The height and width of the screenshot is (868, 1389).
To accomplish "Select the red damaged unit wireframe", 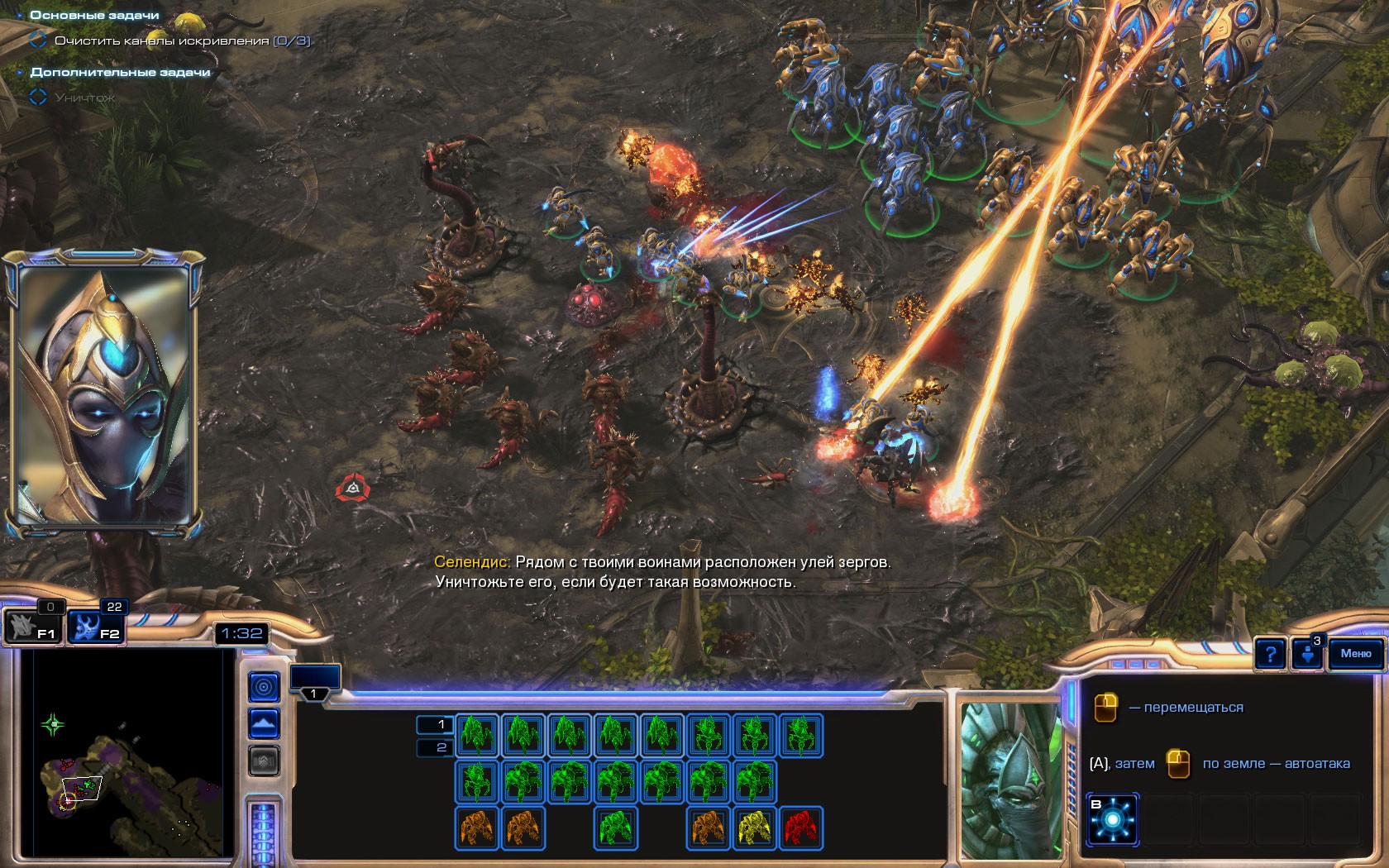I will [800, 827].
